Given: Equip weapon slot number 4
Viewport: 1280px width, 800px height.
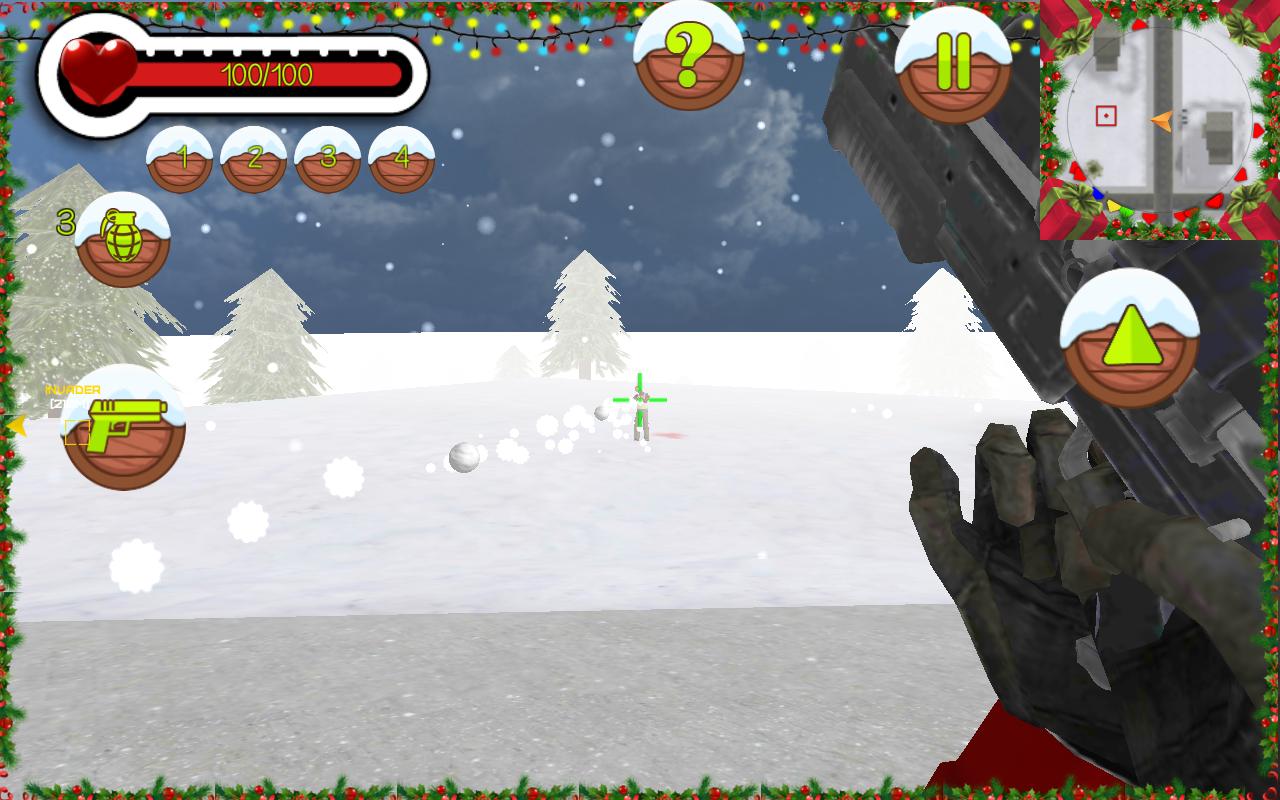Looking at the screenshot, I should [401, 160].
